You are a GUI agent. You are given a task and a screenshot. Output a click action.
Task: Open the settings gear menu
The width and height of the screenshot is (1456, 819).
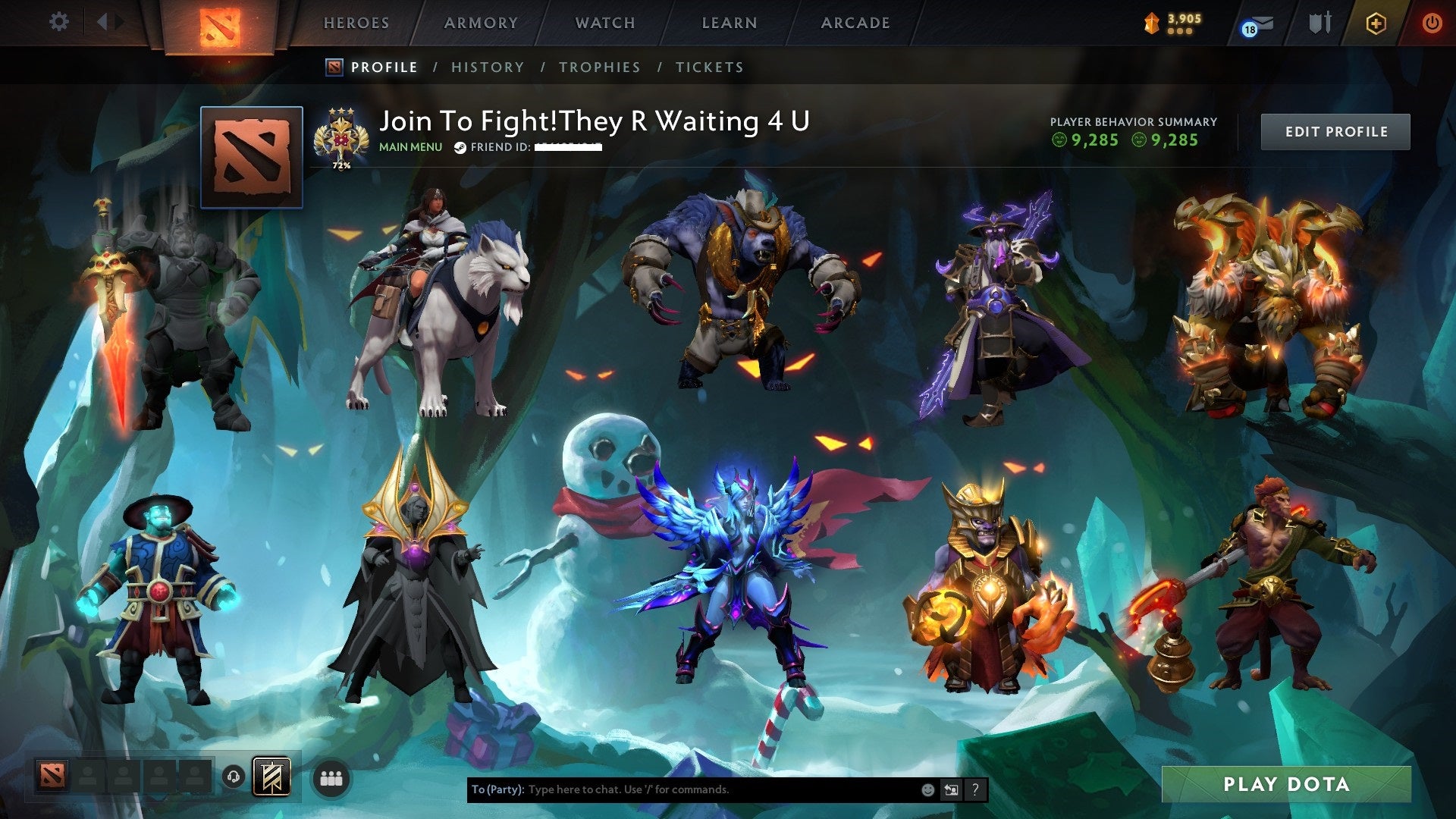[58, 23]
